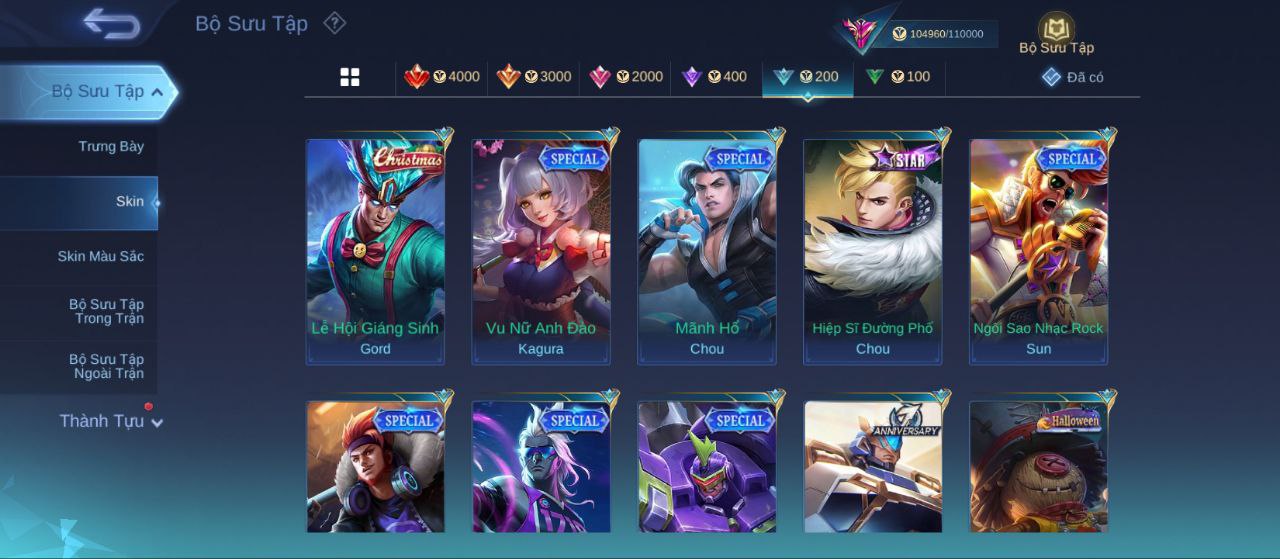Screen dimensions: 1280x559
Task: Select the Skin Màu Sắc entry
Action: (100, 257)
